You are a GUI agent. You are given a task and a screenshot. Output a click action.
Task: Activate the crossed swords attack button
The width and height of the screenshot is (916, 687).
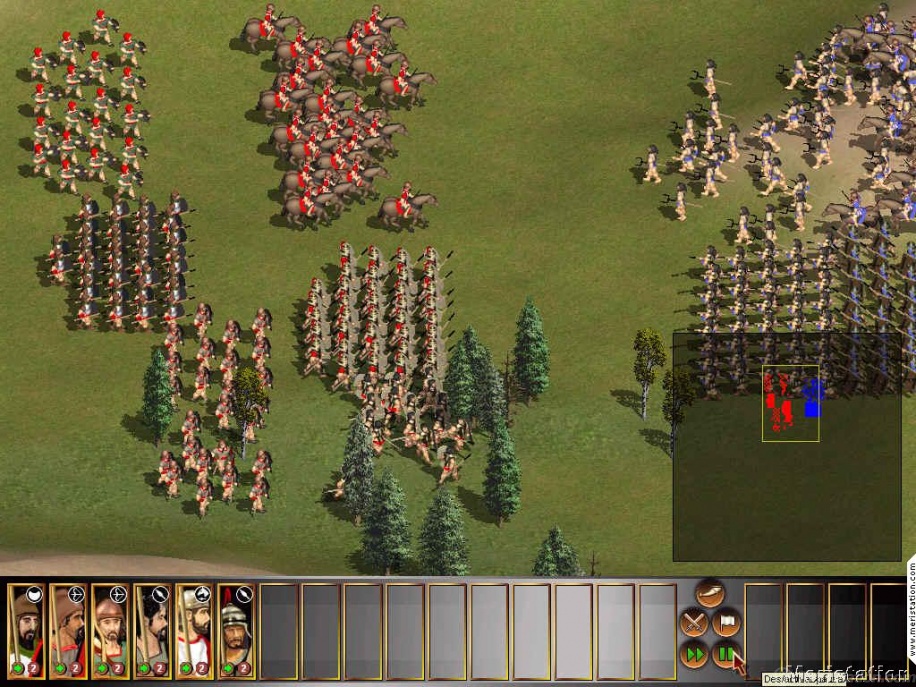coord(693,623)
